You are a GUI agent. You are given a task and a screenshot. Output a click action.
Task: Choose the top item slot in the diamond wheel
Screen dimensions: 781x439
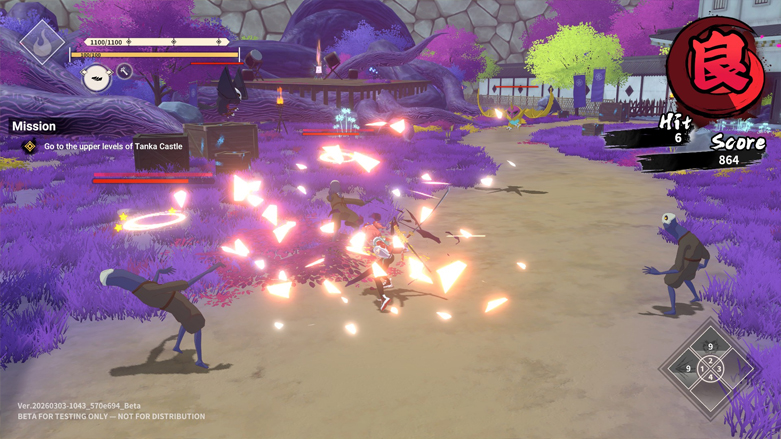click(710, 346)
